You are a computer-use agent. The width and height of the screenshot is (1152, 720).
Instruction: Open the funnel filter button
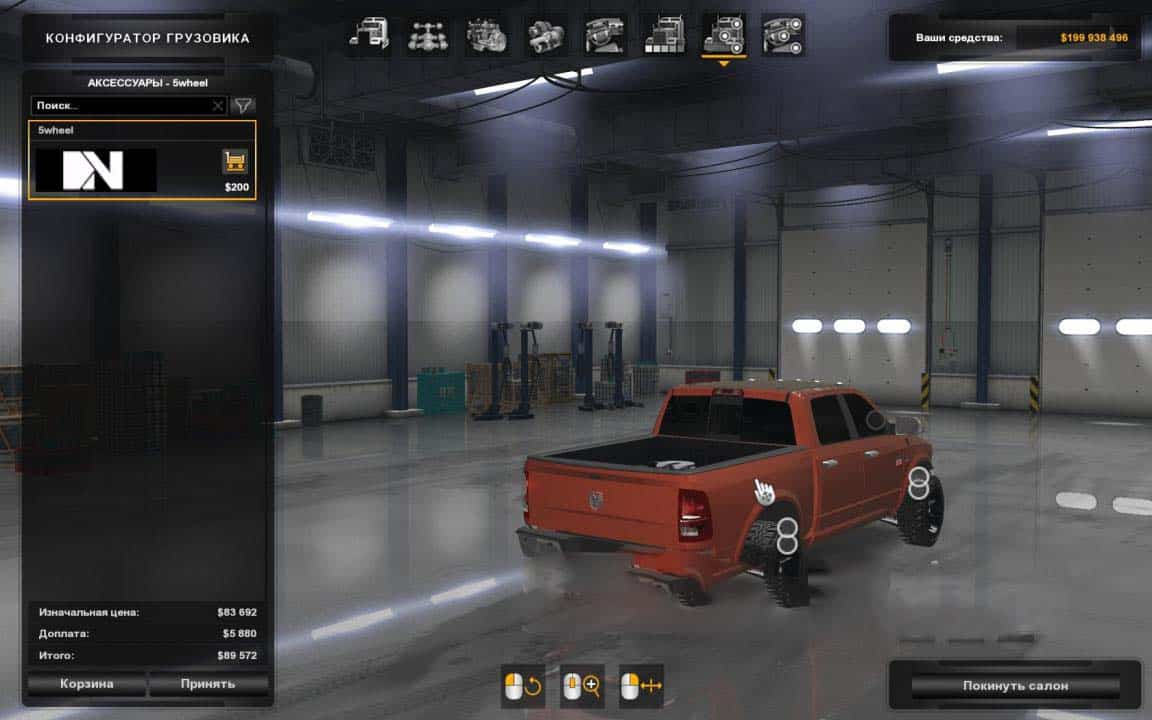pos(243,105)
